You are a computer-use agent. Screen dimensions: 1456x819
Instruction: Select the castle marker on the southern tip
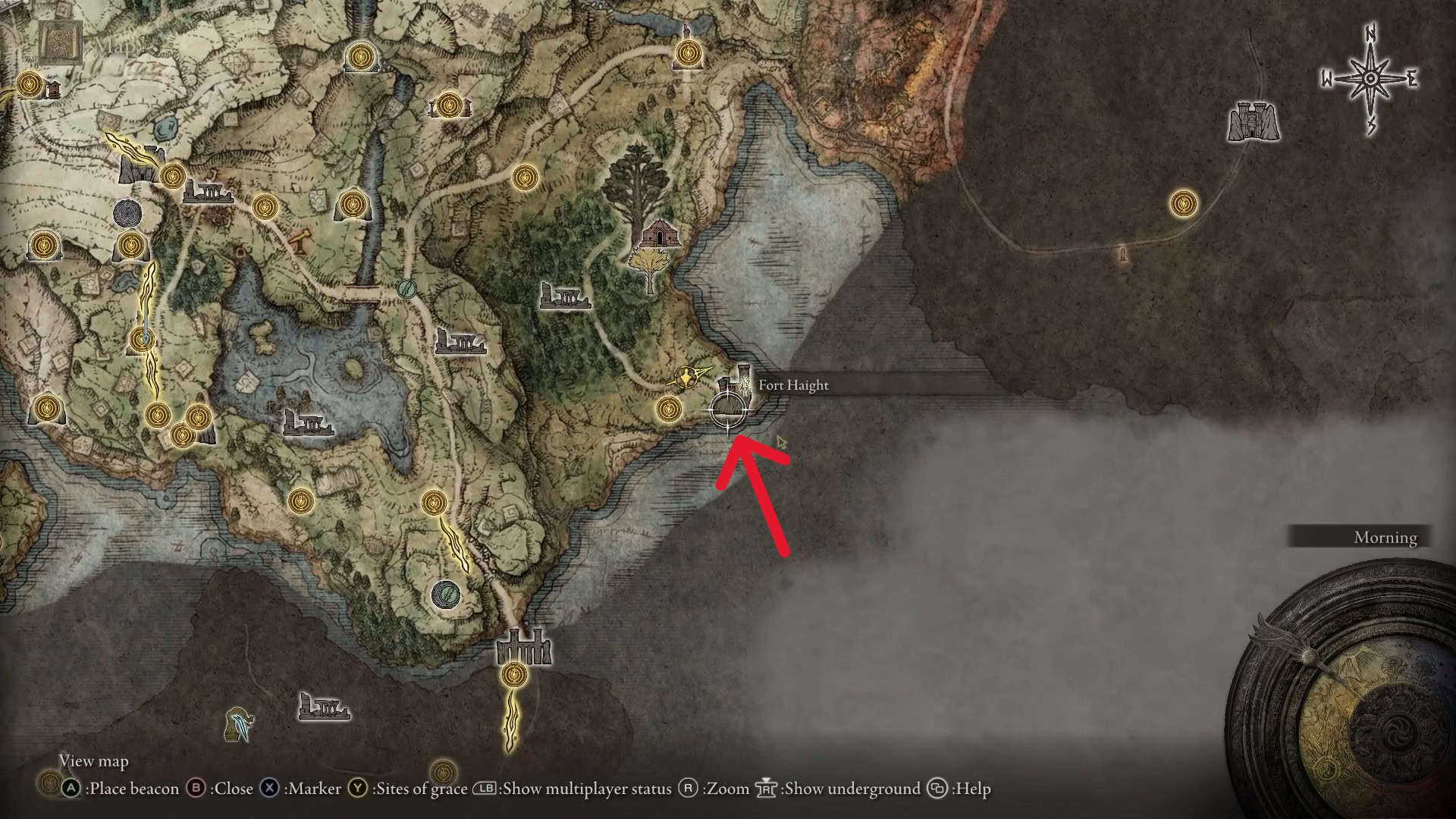pyautogui.click(x=523, y=647)
